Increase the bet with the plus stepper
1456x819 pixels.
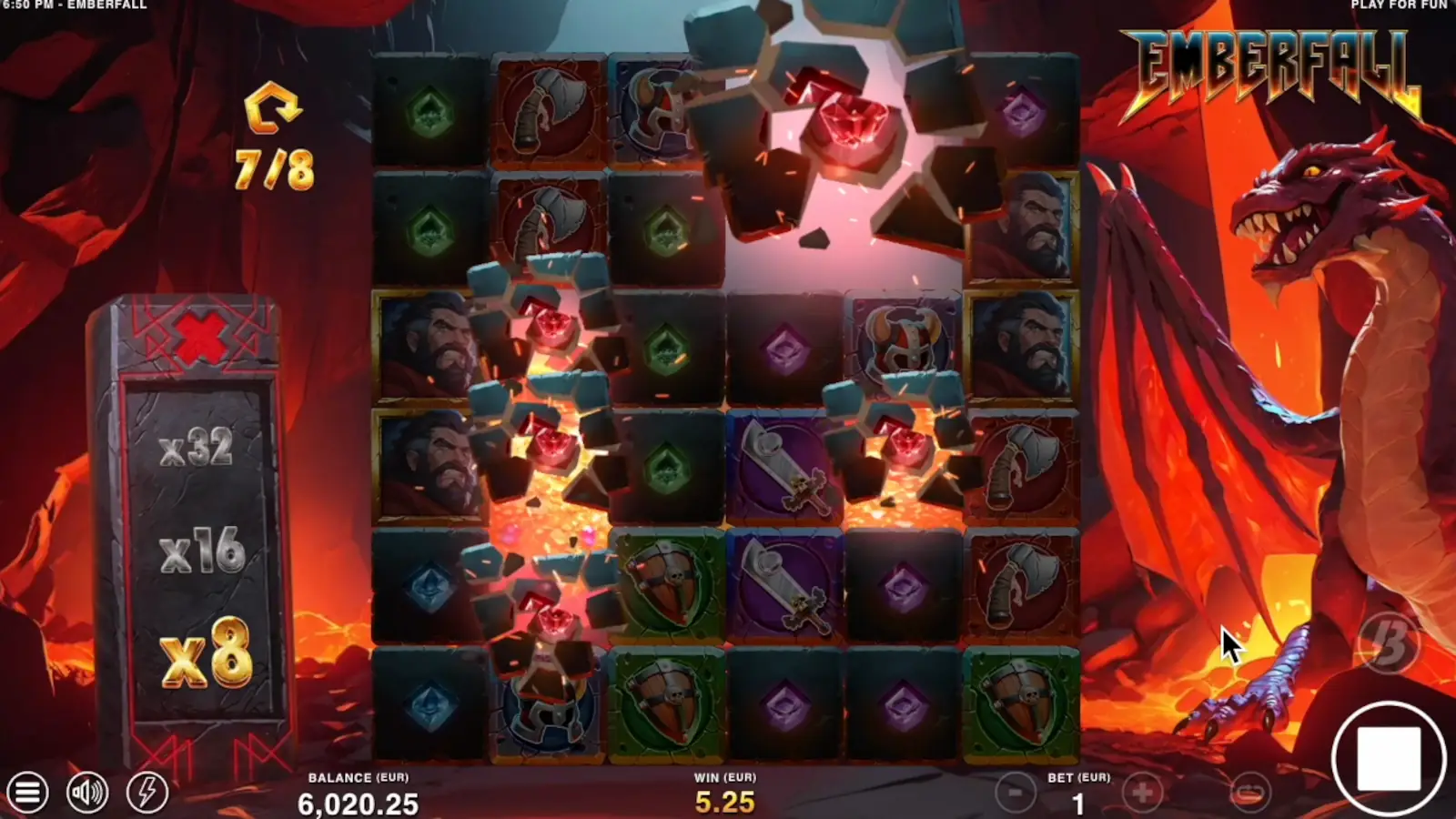coord(1144,791)
